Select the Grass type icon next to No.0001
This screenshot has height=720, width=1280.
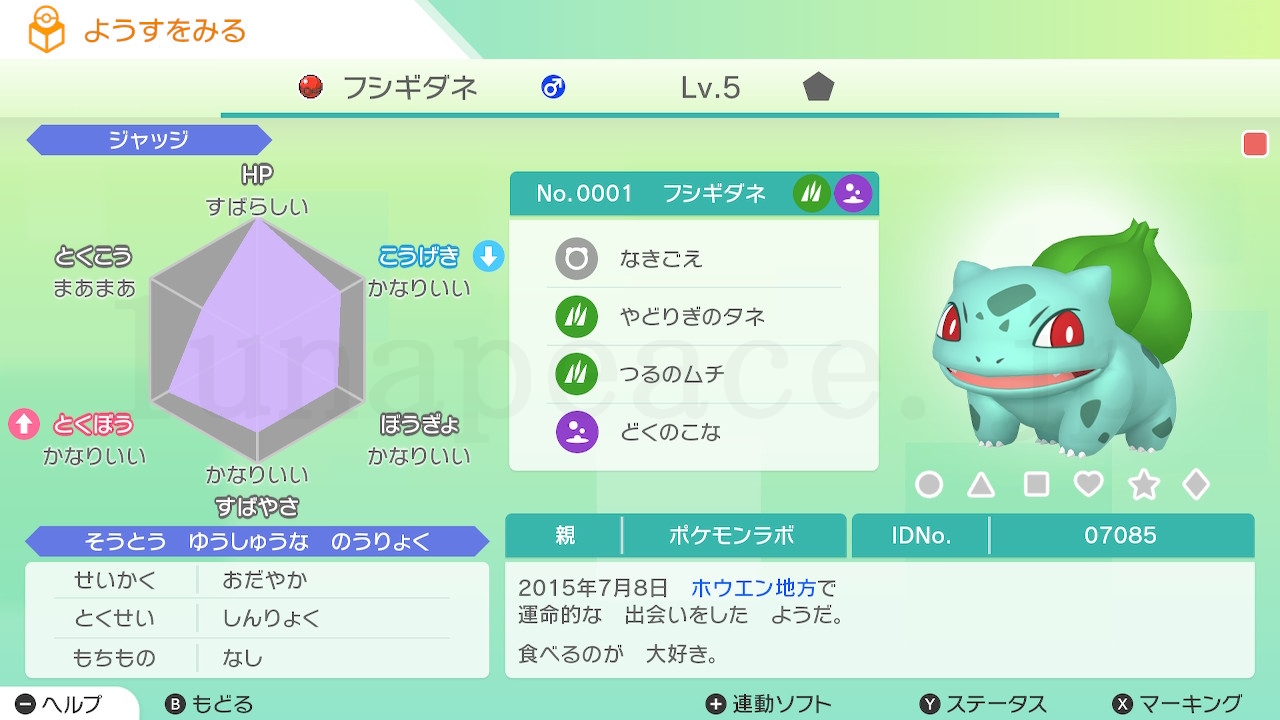pos(812,193)
